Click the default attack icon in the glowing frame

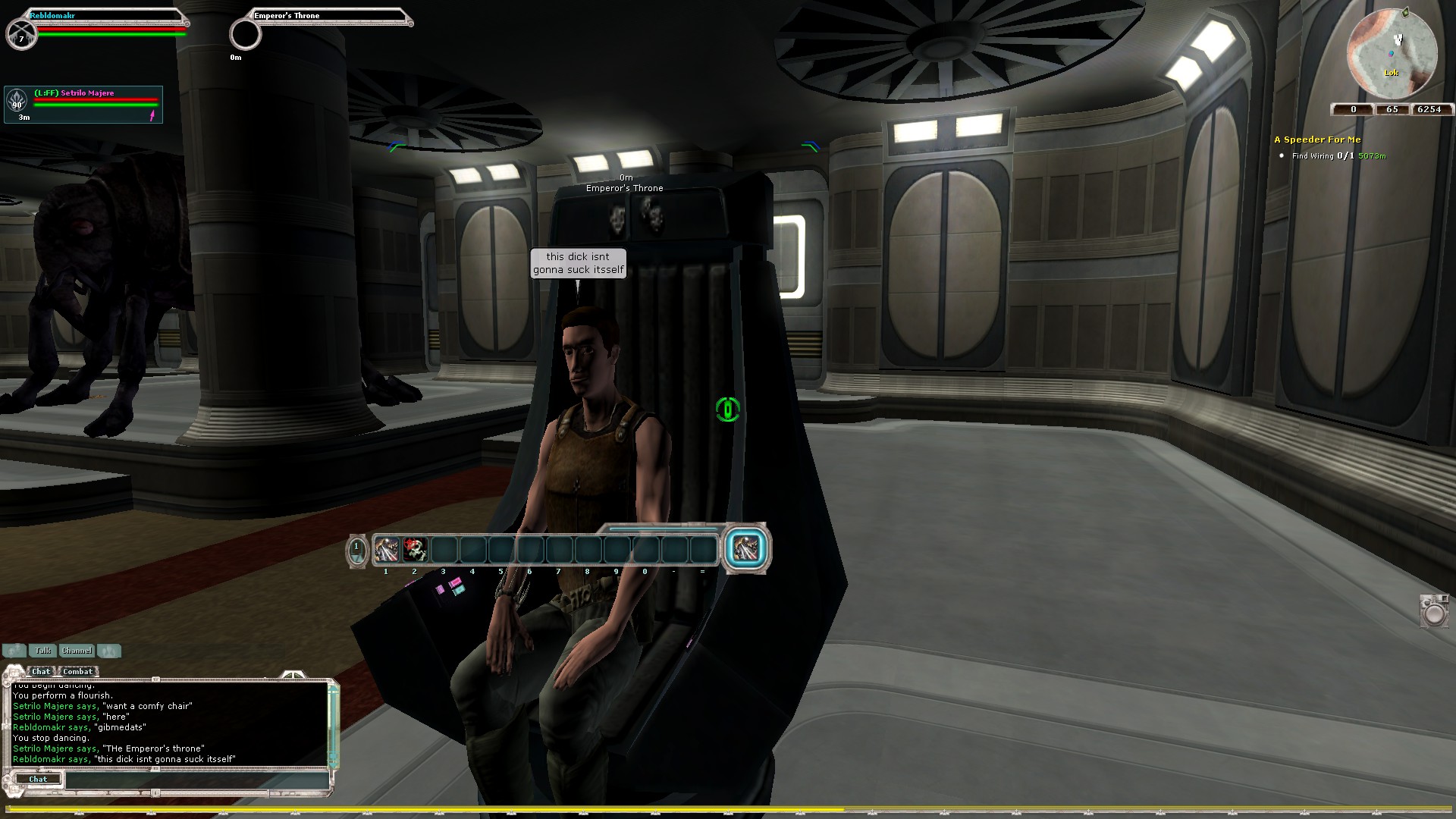pos(746,548)
